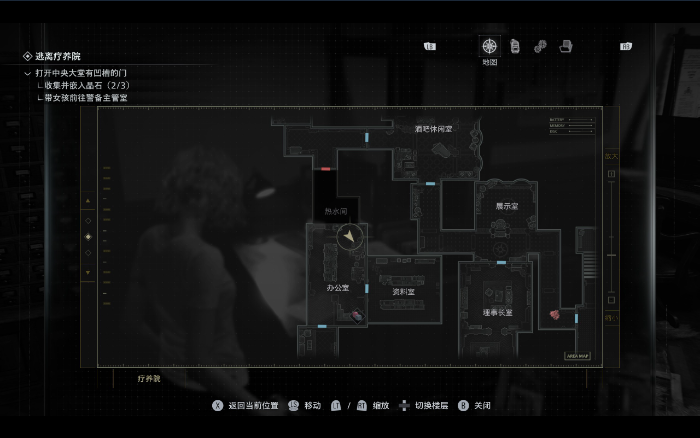Go down a floor with the down arrow
This screenshot has height=438, width=700.
88,272
